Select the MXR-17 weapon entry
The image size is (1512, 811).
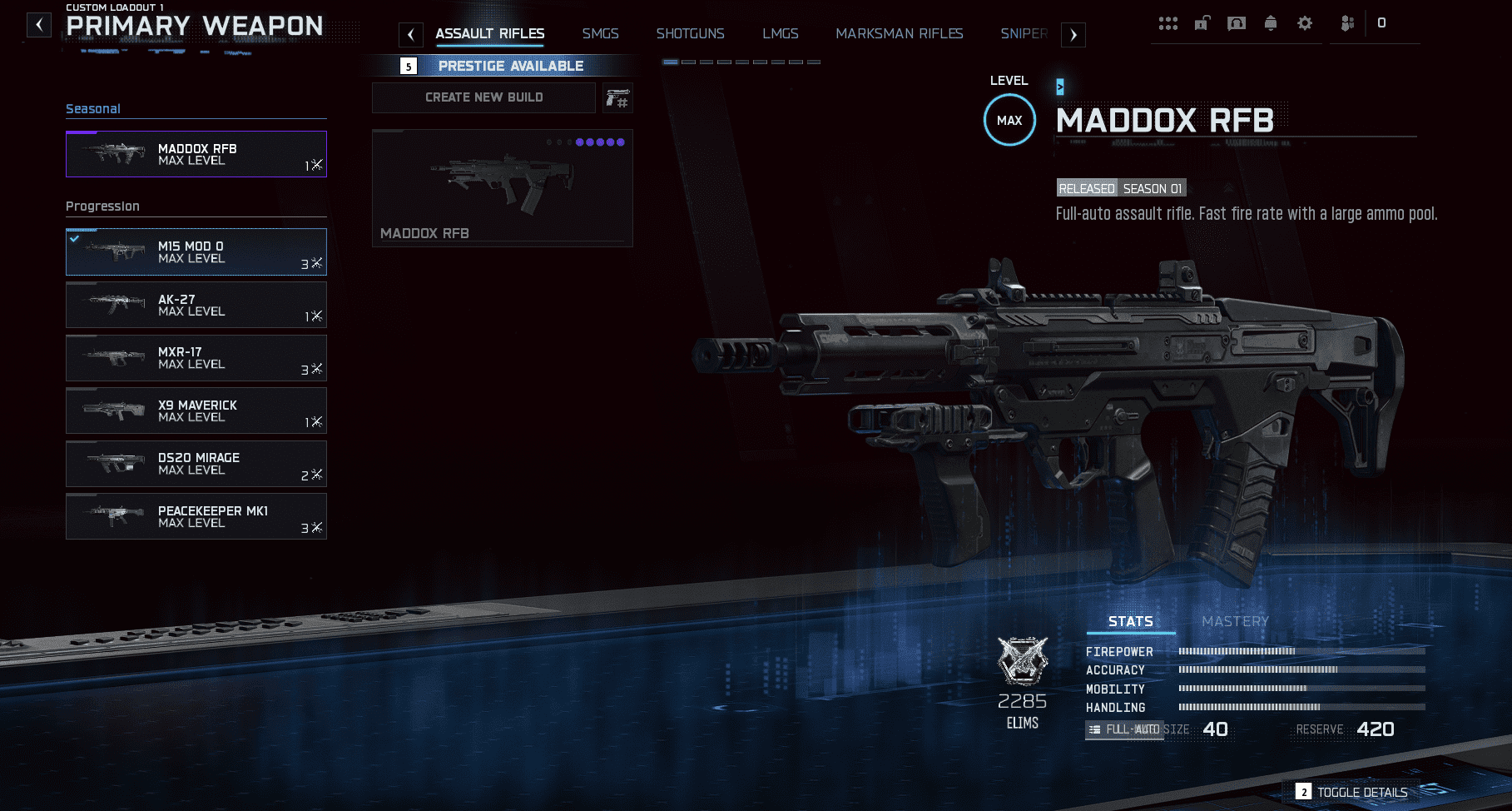(196, 358)
